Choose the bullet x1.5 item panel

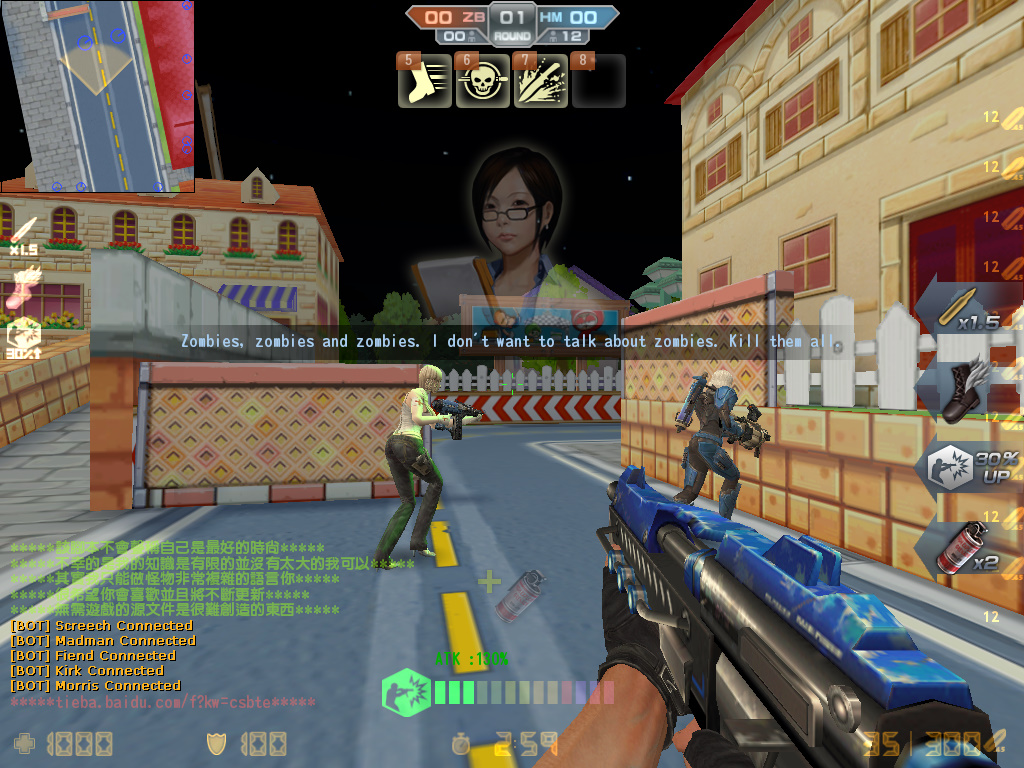pyautogui.click(x=968, y=310)
